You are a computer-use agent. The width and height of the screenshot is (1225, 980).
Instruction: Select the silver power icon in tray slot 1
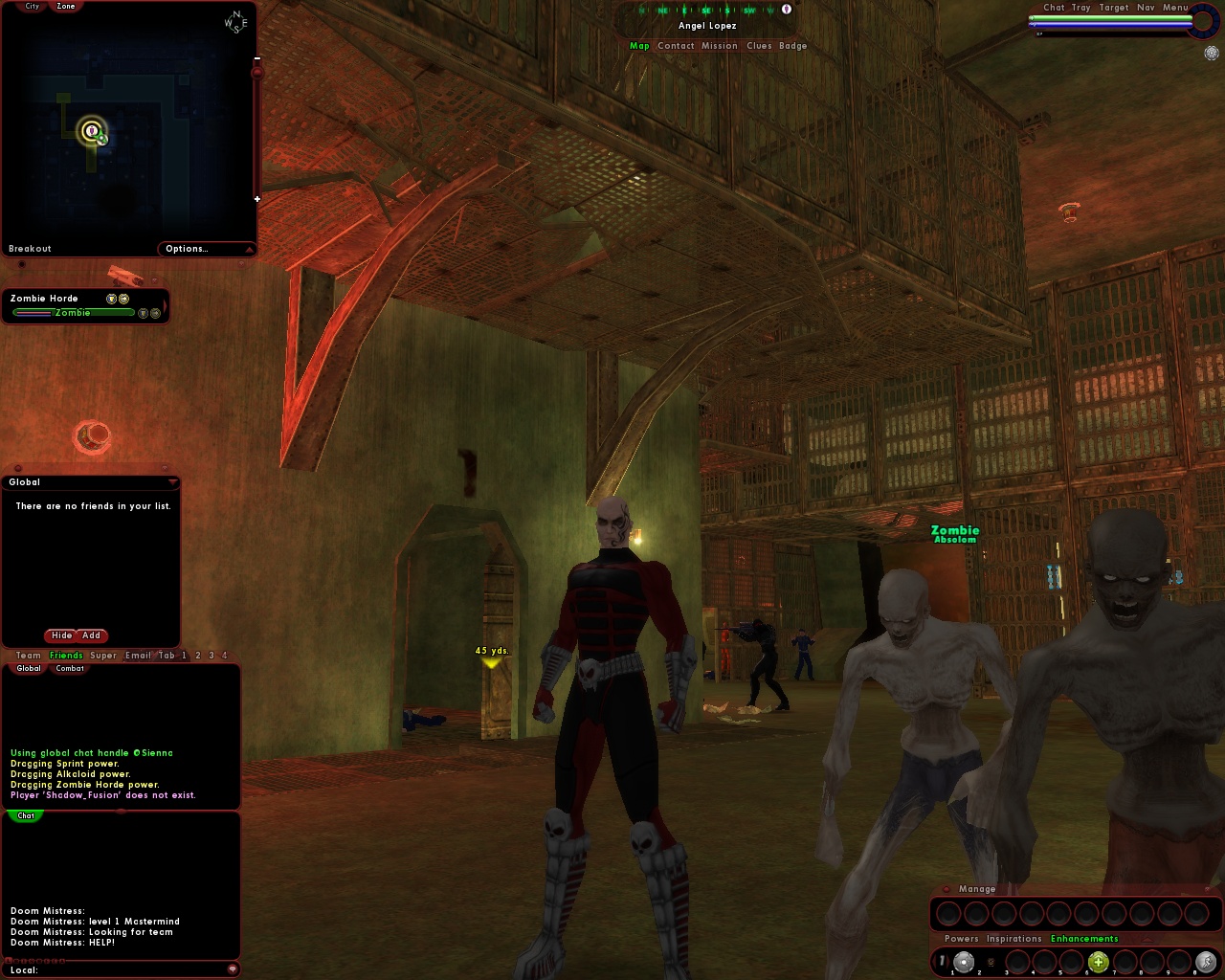[965, 963]
